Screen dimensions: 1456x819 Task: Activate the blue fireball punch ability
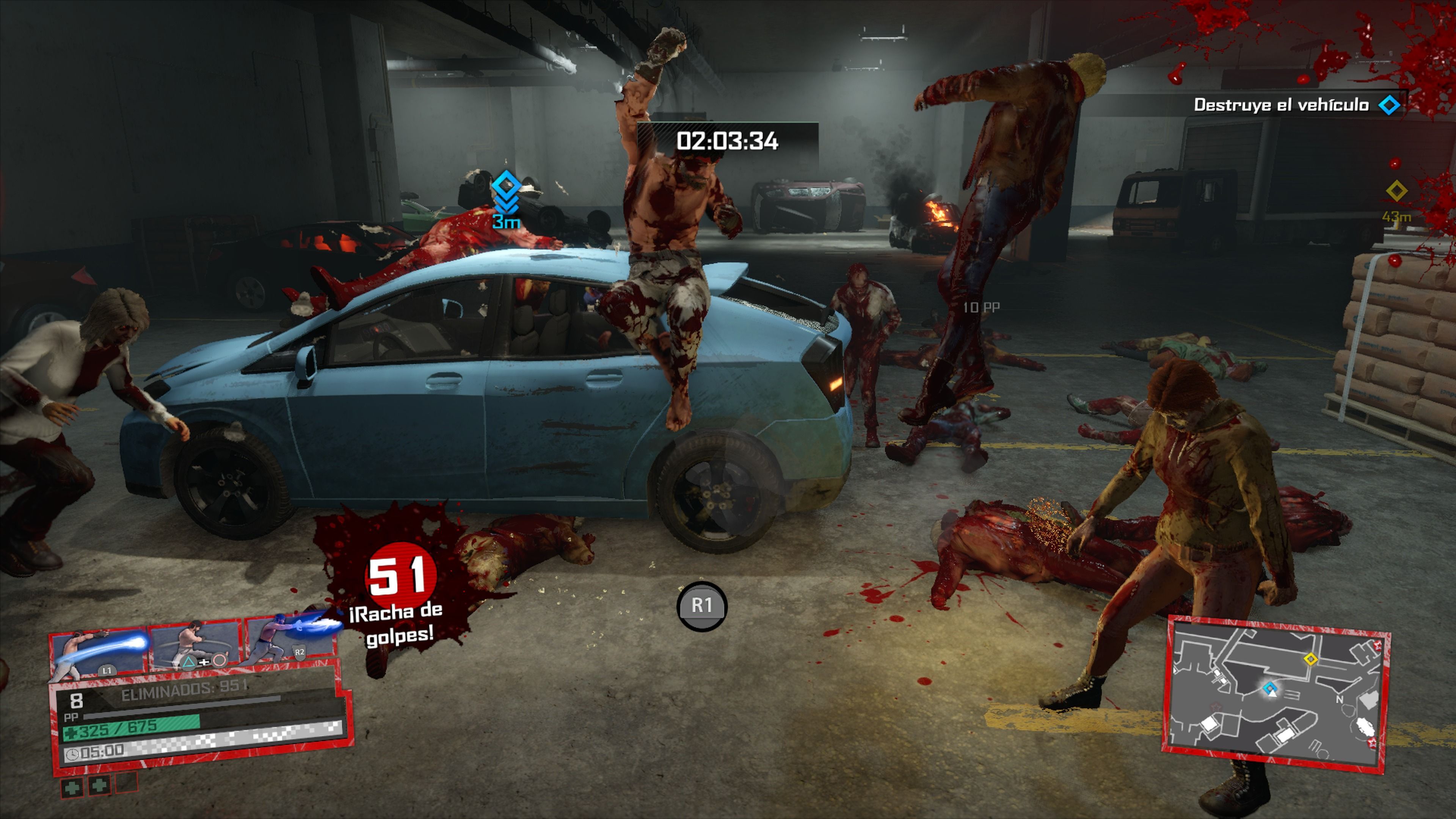[x=99, y=653]
